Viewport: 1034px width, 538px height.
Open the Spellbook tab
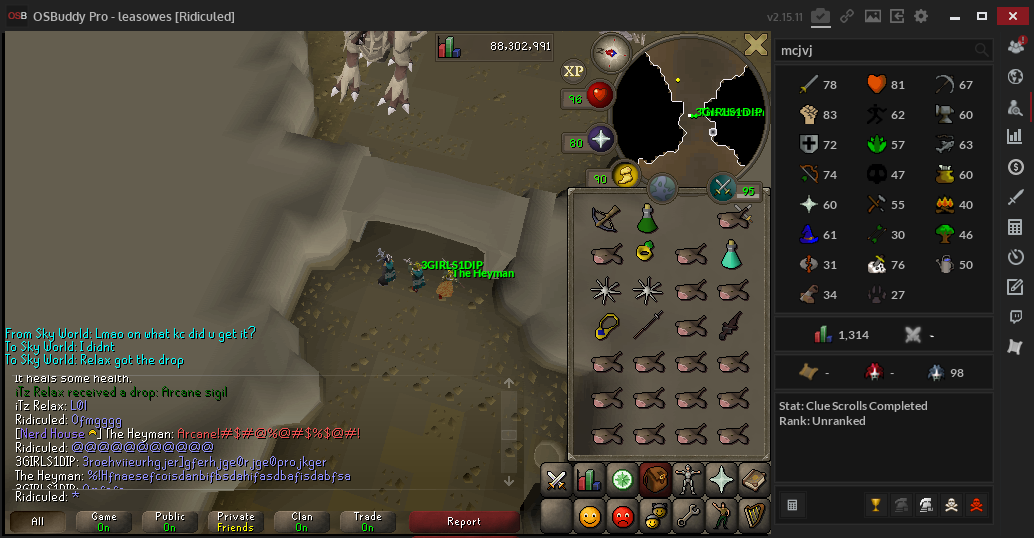[x=753, y=481]
